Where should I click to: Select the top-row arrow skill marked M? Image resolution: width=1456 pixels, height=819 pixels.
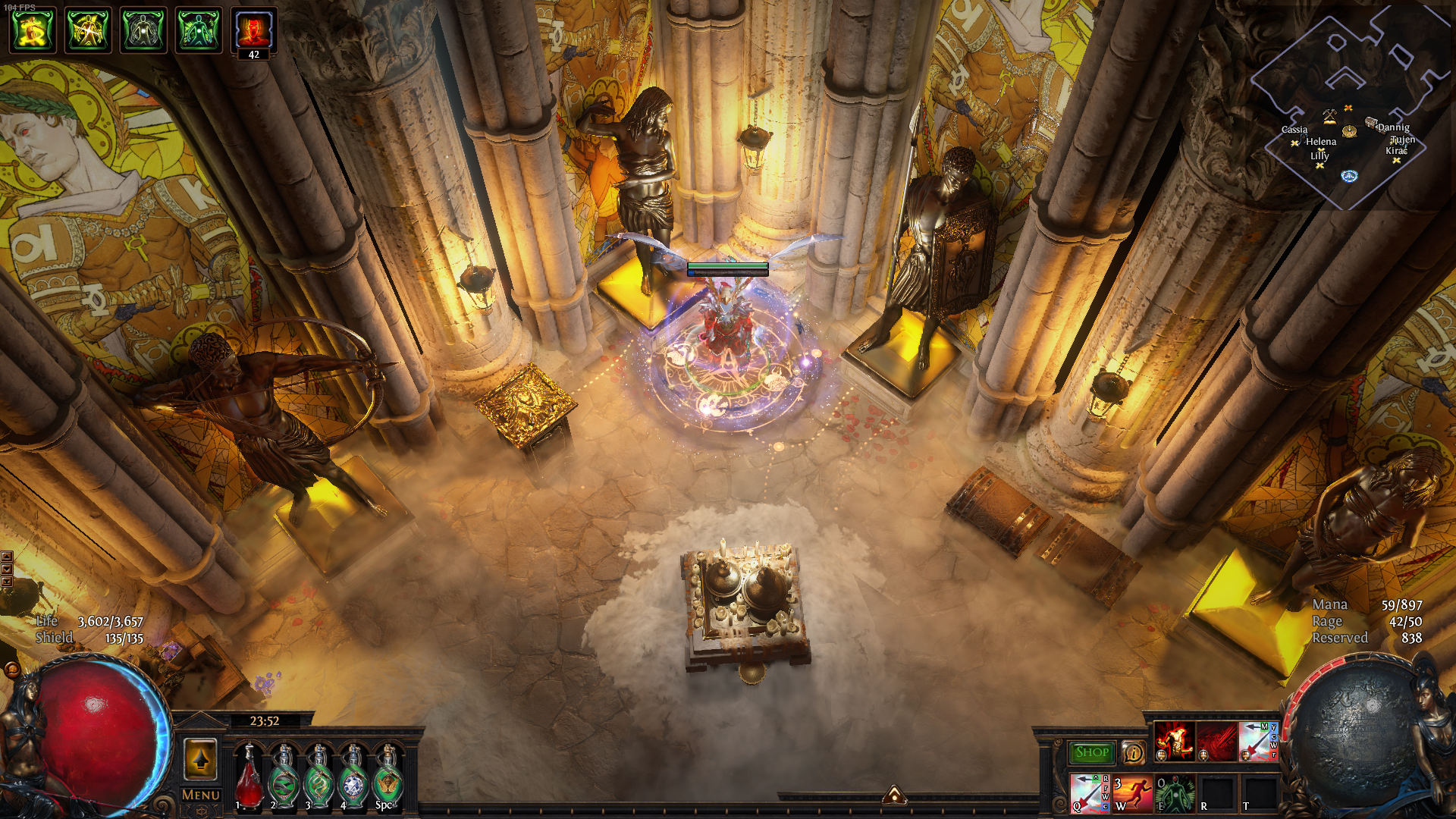[x=1258, y=741]
